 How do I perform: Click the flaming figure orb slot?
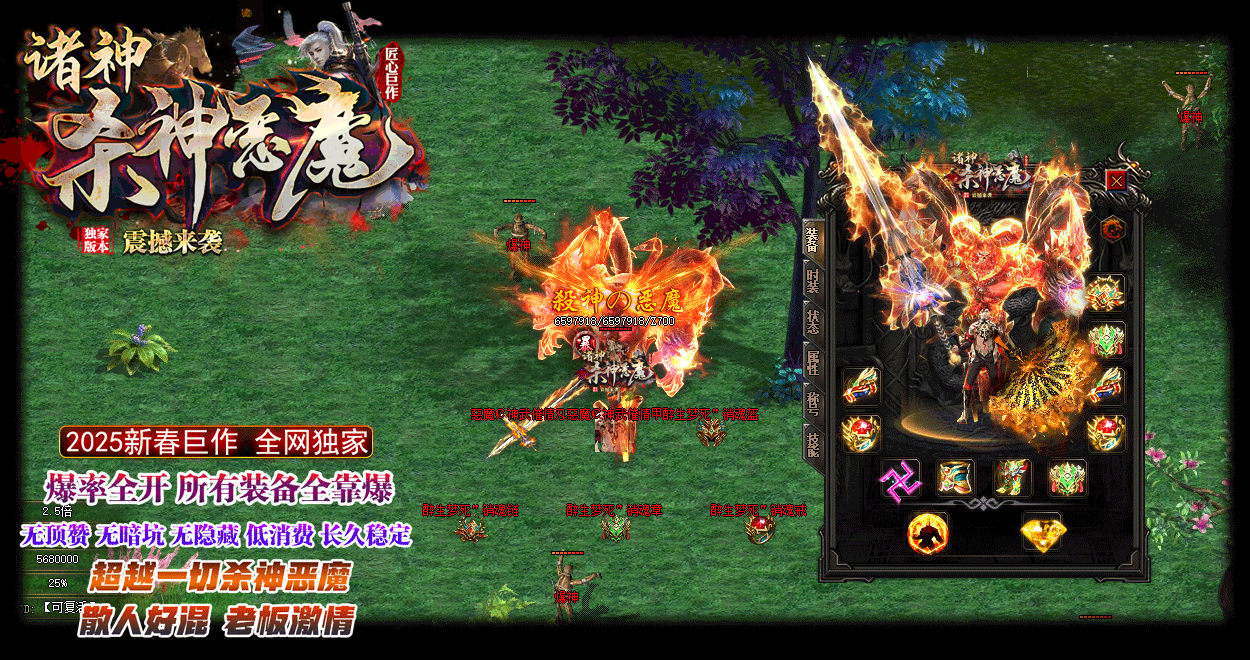(927, 532)
